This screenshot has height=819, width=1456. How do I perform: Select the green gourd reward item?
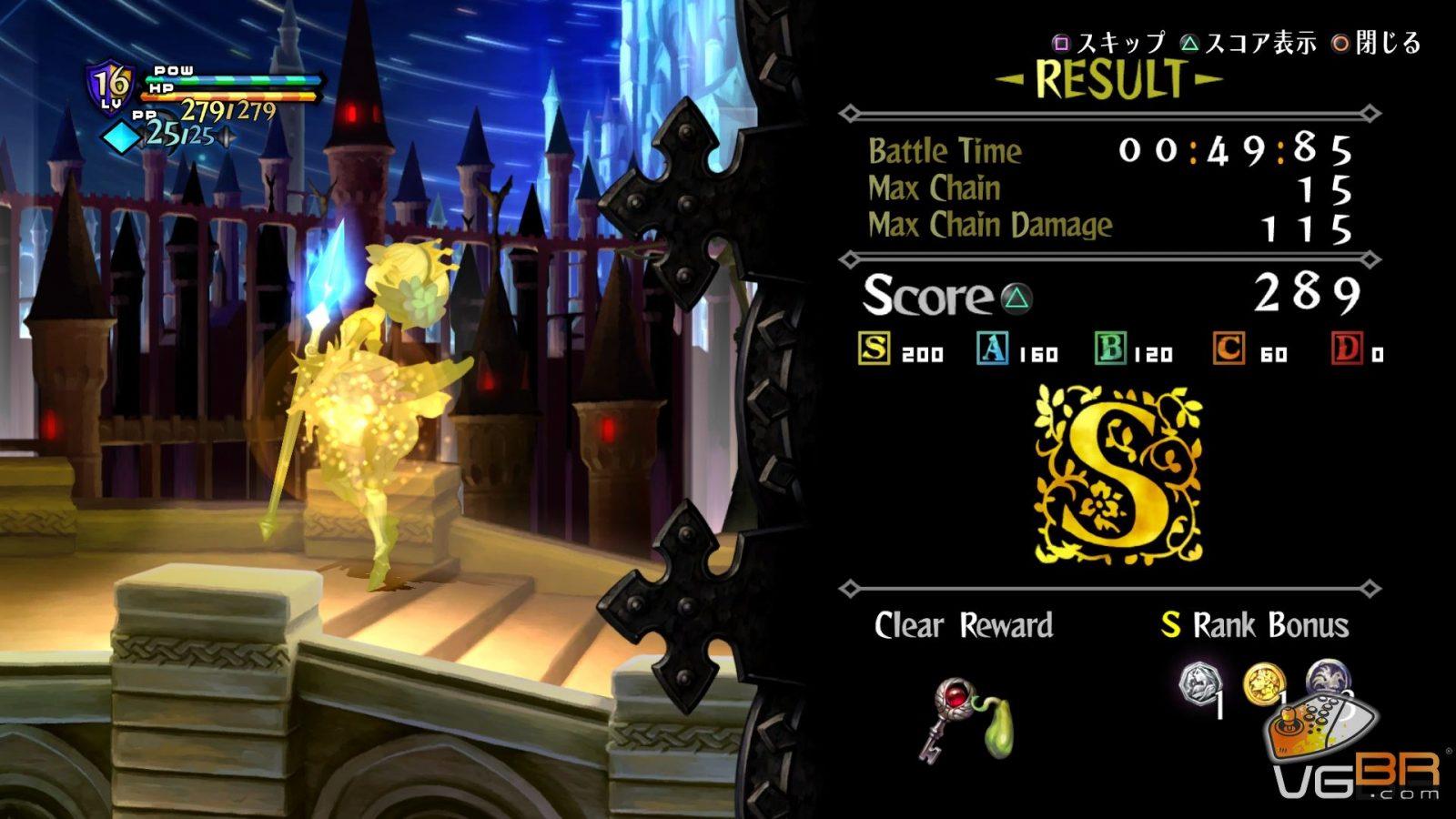(1001, 727)
